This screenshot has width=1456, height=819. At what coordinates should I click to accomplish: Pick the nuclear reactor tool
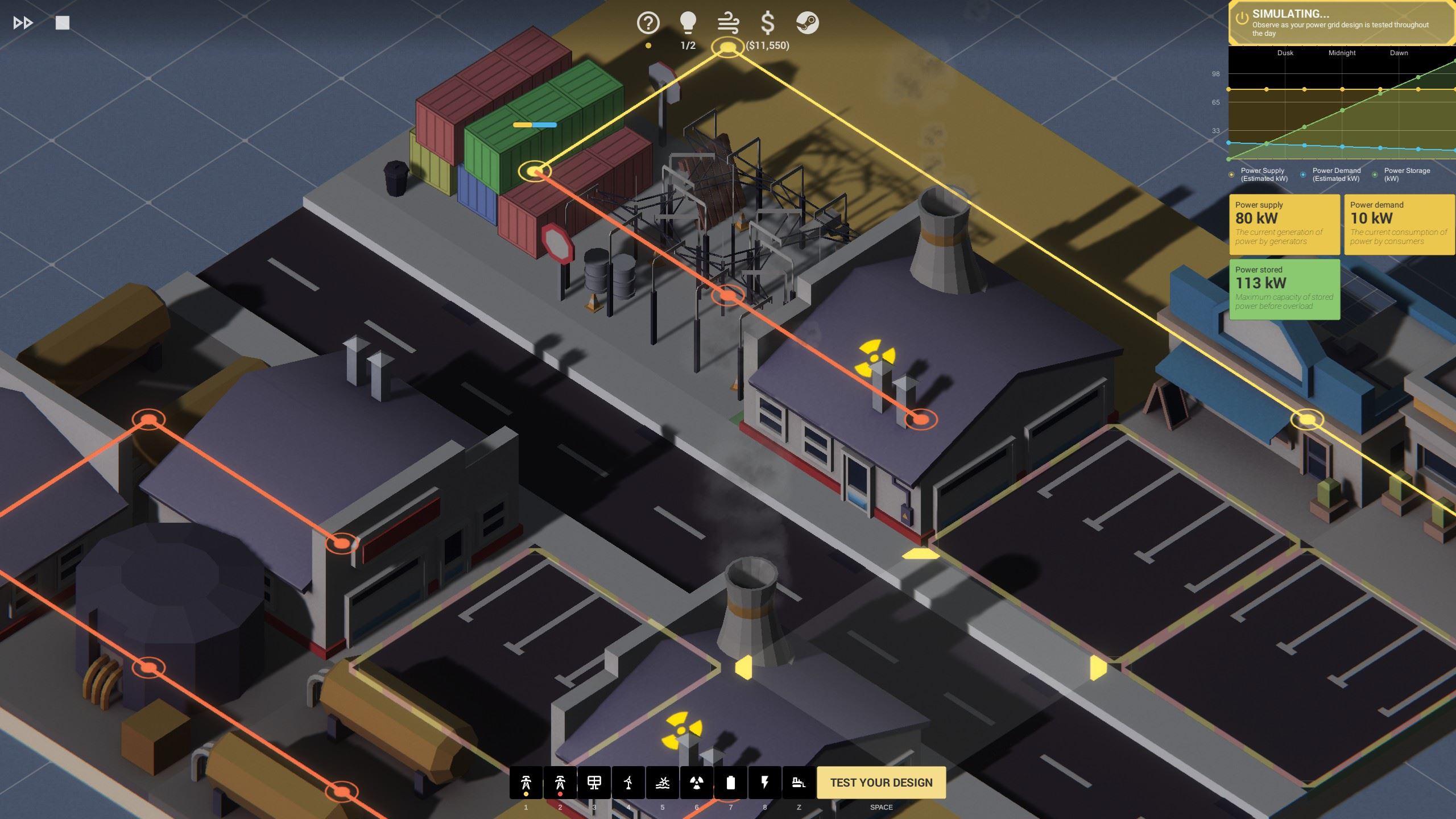697,783
